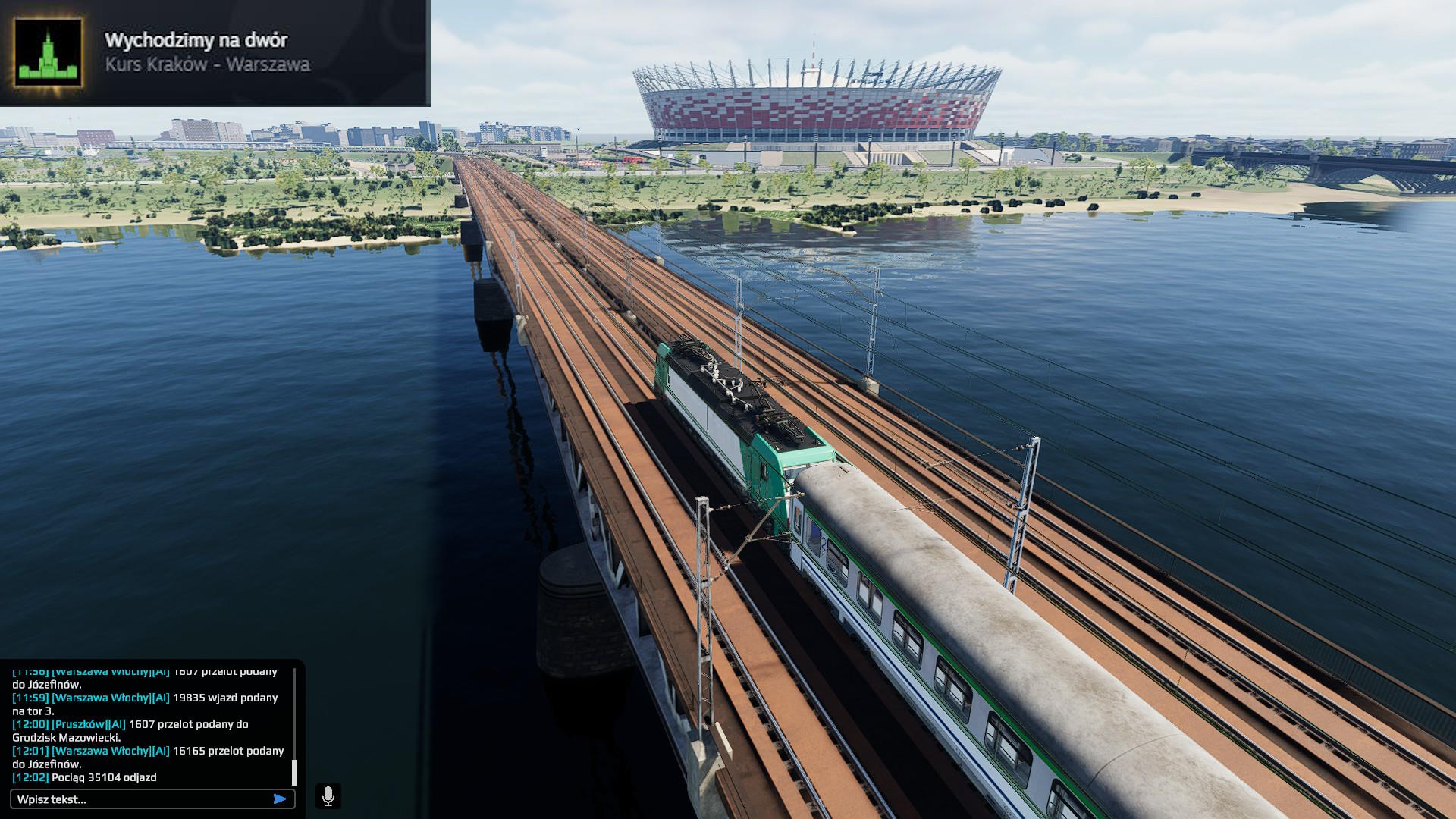The image size is (1456, 819).
Task: Send the chat message with the arrow button
Action: [280, 799]
